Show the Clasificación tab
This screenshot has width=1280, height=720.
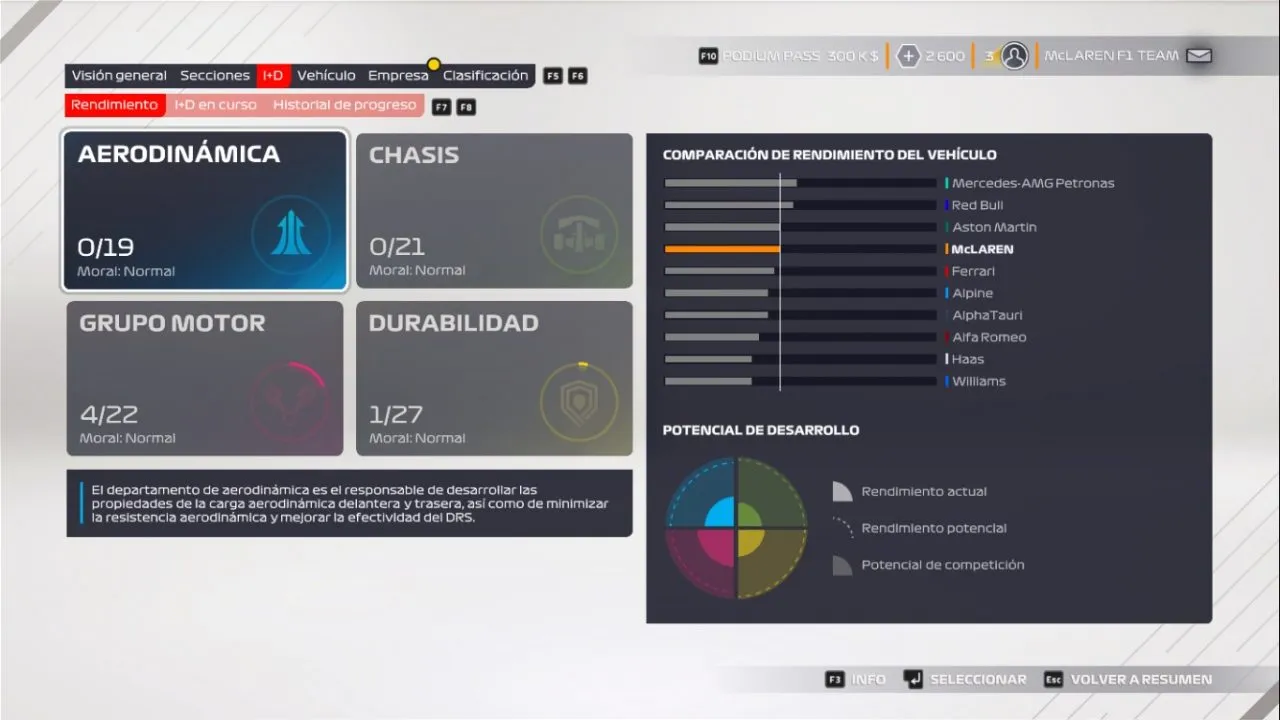tap(485, 76)
